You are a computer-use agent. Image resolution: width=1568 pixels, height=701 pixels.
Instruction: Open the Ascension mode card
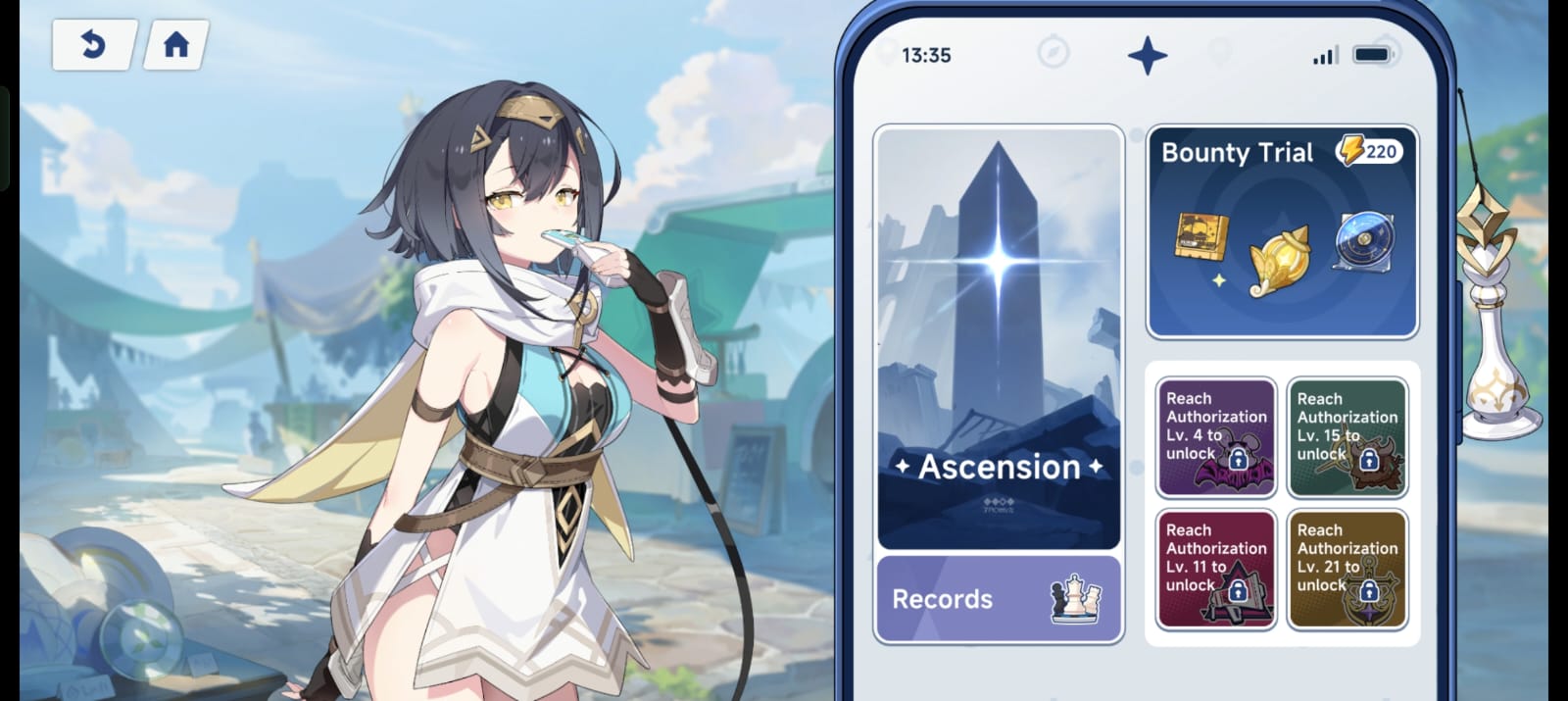999,337
